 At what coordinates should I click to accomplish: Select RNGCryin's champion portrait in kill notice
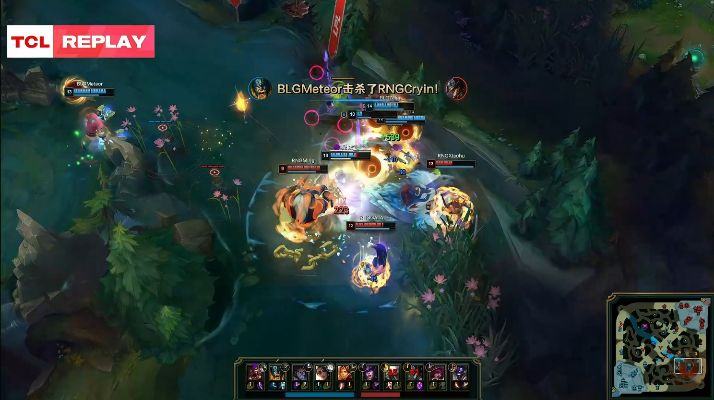(456, 88)
